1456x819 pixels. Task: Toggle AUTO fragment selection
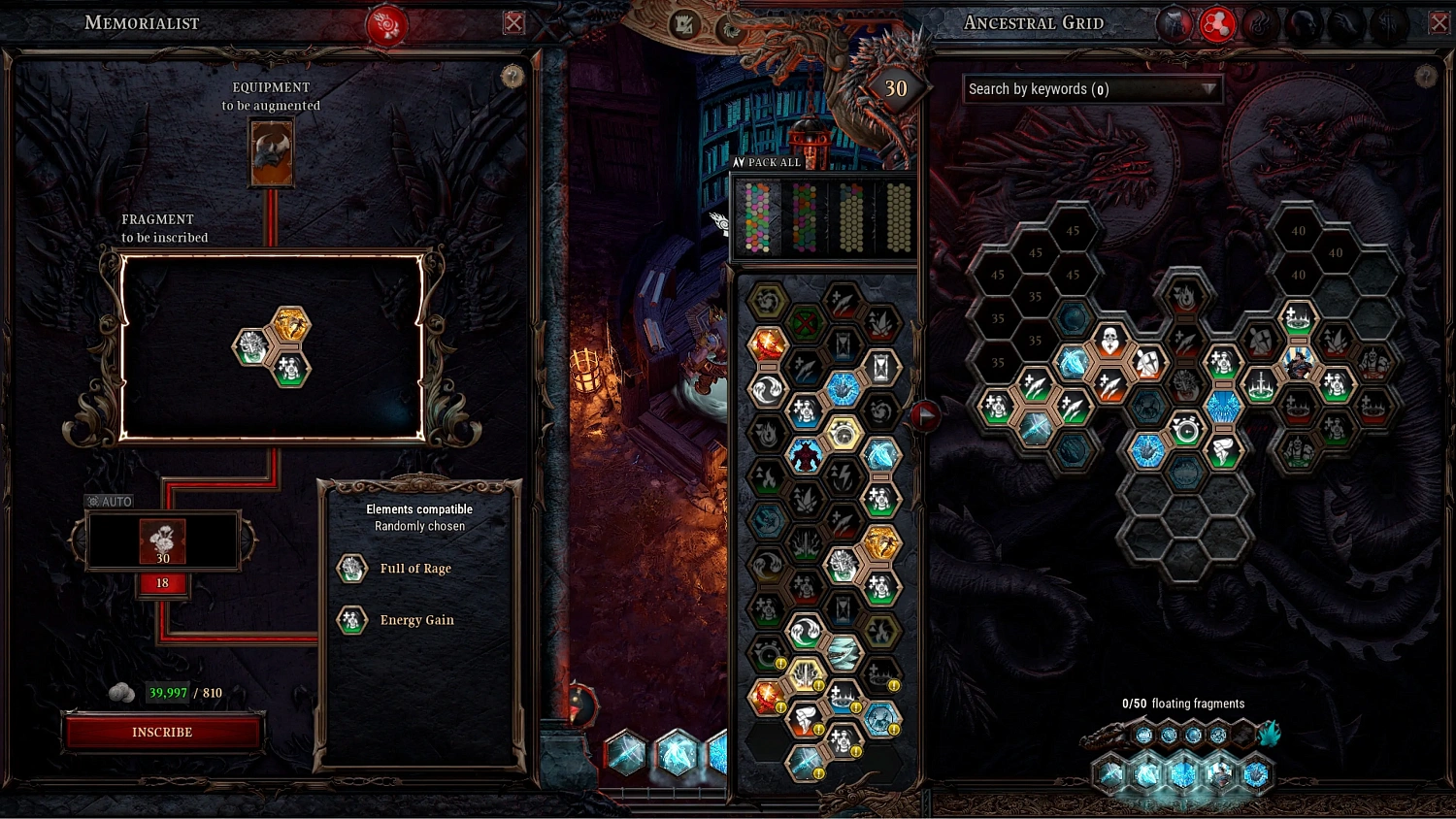click(x=110, y=501)
